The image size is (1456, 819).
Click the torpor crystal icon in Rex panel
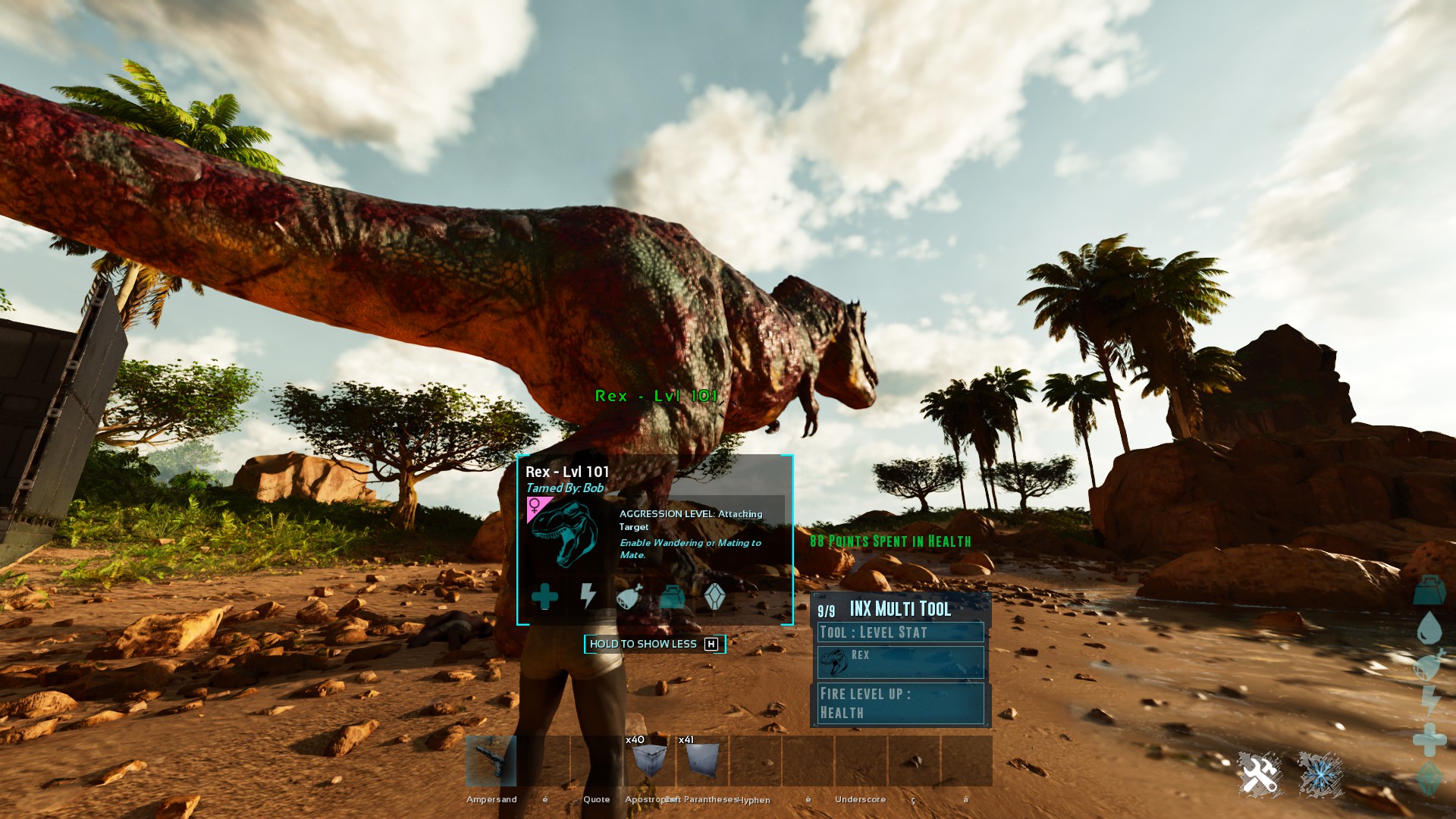tap(714, 597)
